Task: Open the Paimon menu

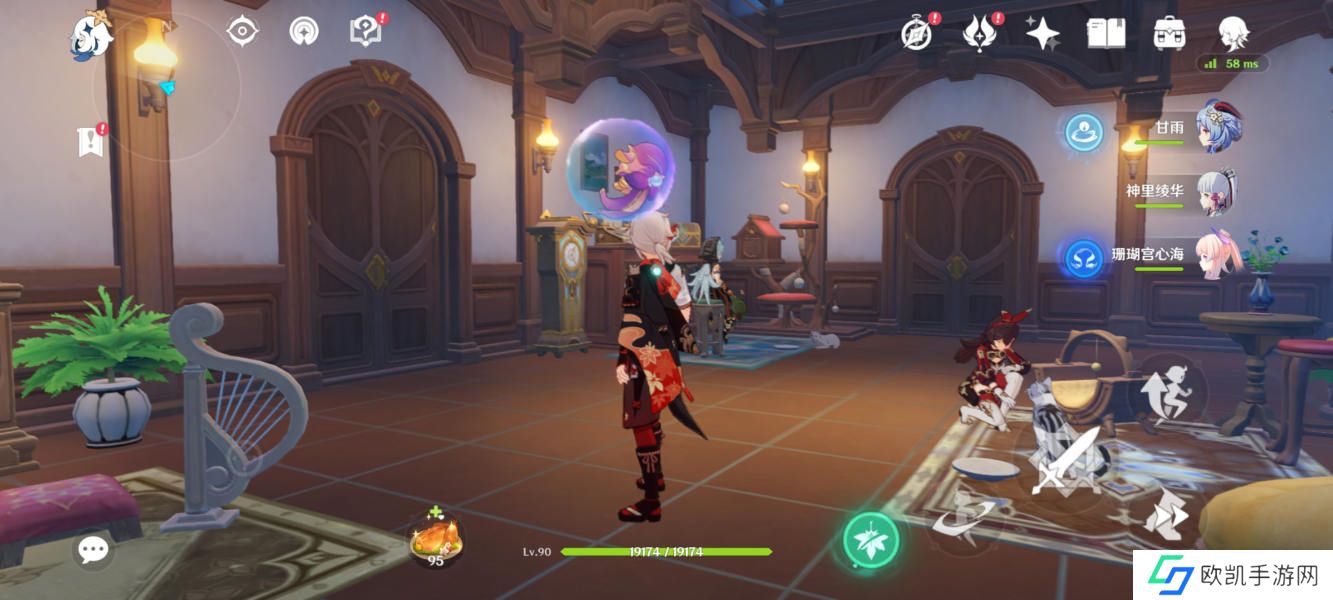Action: [91, 35]
